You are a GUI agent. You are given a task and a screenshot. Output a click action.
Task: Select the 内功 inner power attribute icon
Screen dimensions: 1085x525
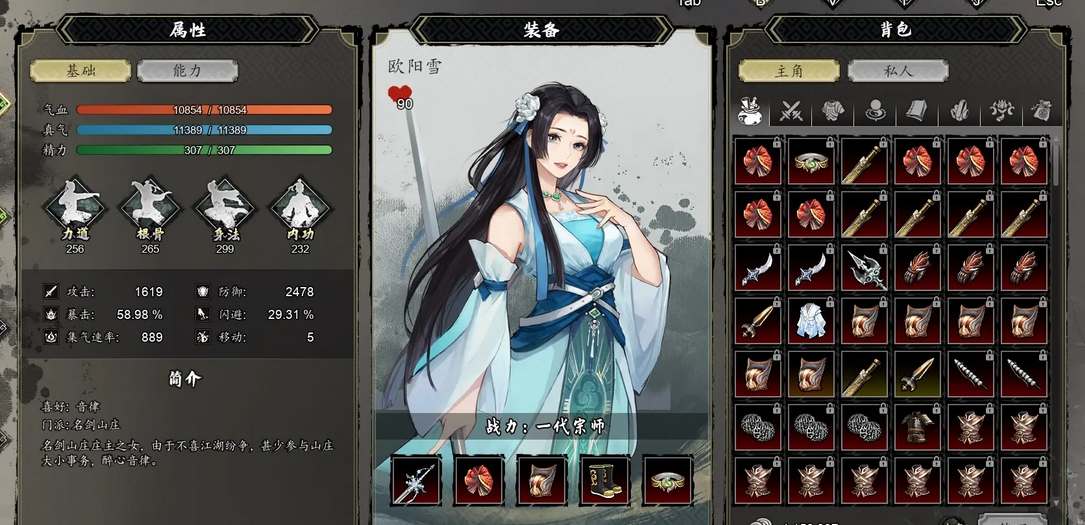pos(300,205)
